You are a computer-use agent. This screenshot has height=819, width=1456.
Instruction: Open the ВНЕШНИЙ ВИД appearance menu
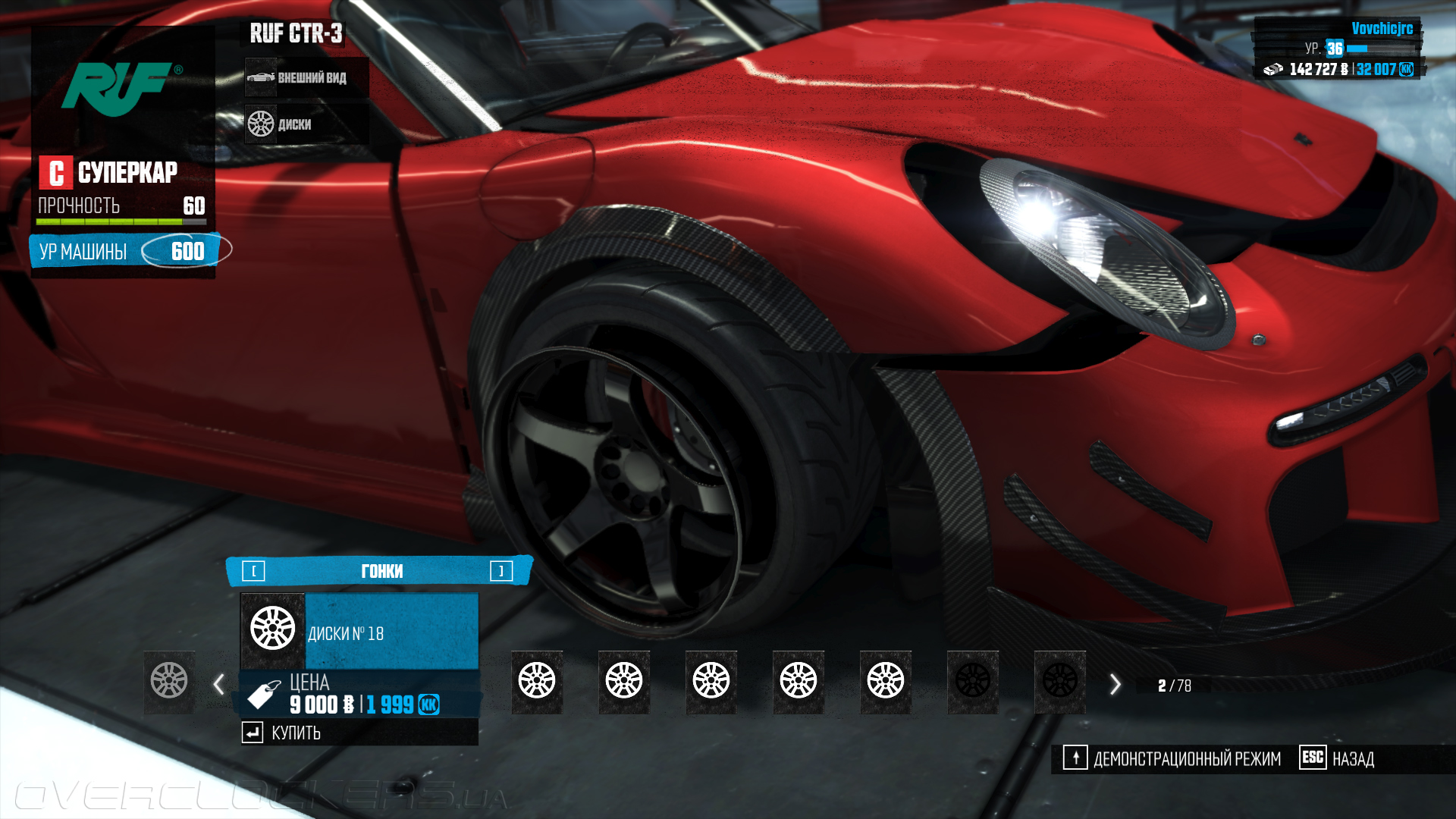[x=306, y=77]
